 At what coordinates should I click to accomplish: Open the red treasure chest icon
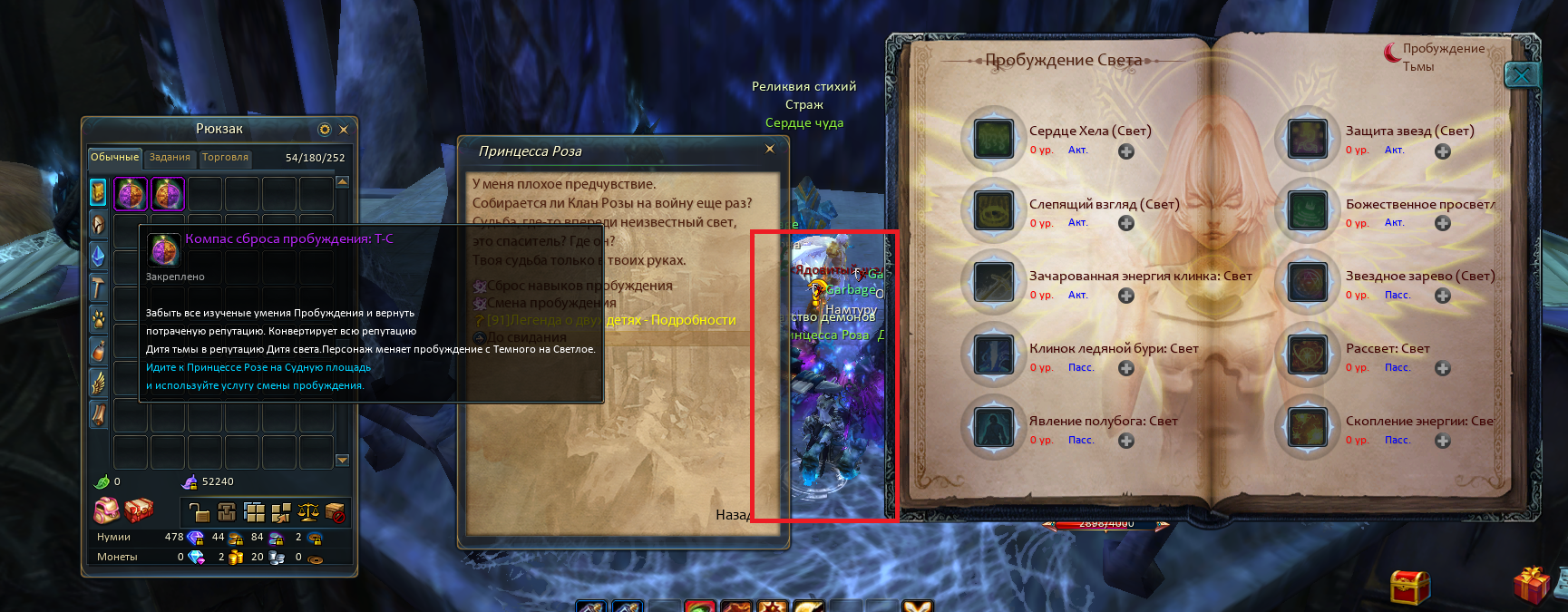coord(1409,587)
